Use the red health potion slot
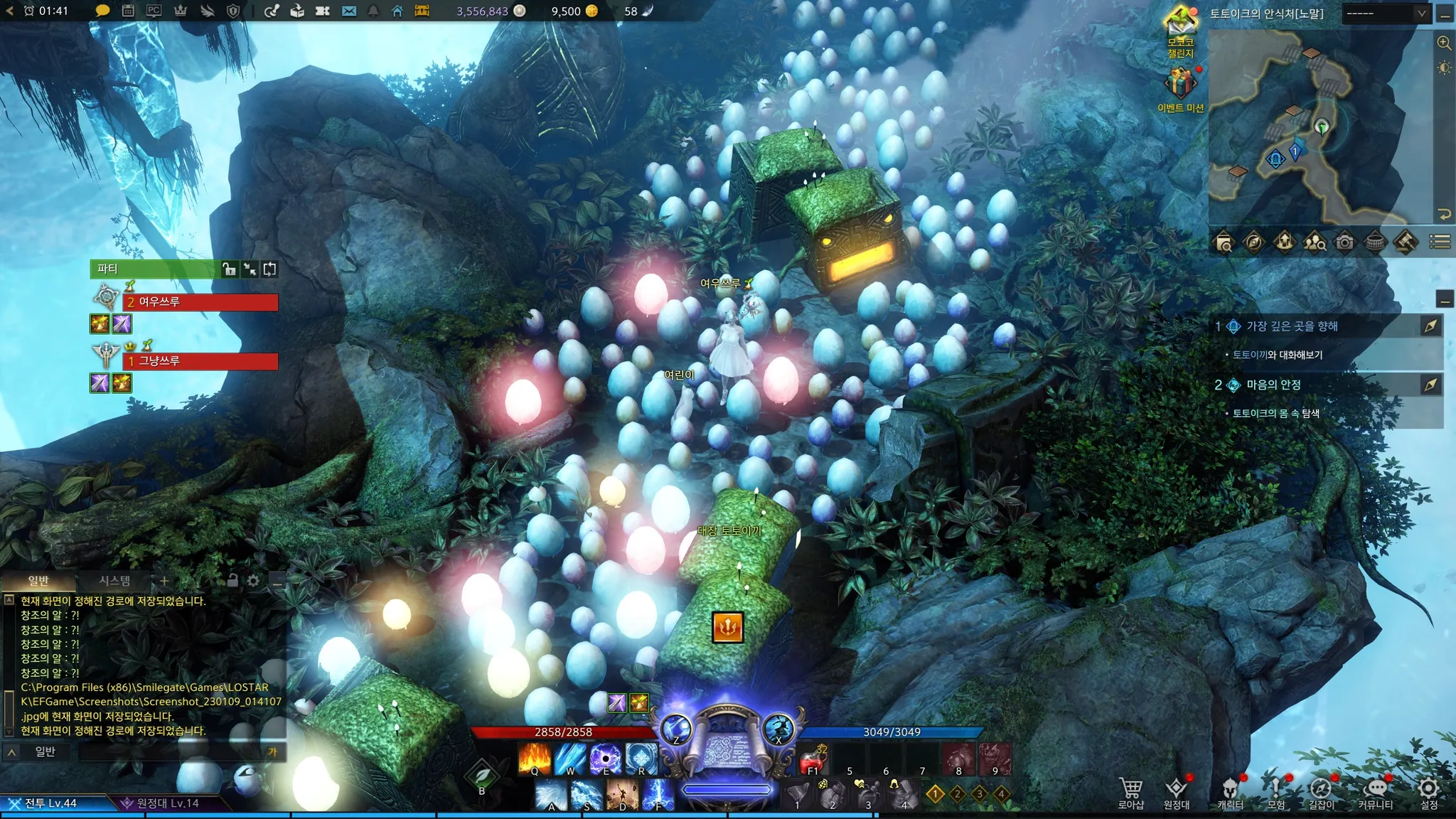Image resolution: width=1456 pixels, height=819 pixels. 813,761
